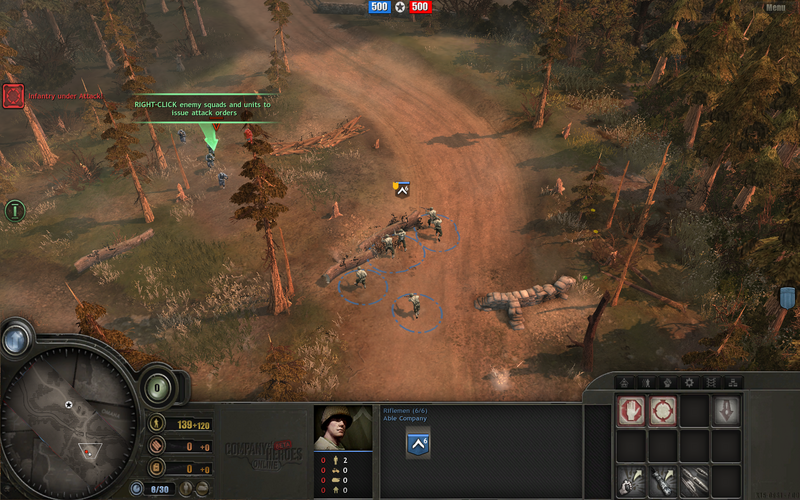Image resolution: width=800 pixels, height=500 pixels.
Task: Open the Menu button in the corner
Action: [775, 7]
